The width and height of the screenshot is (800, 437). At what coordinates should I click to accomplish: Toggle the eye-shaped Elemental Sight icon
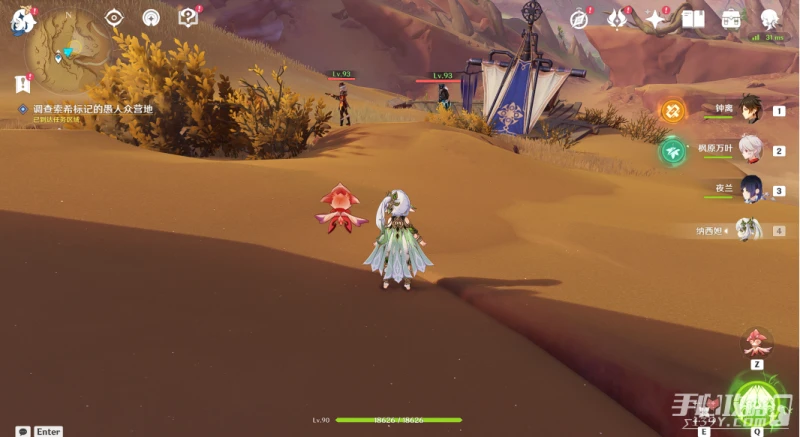click(114, 17)
